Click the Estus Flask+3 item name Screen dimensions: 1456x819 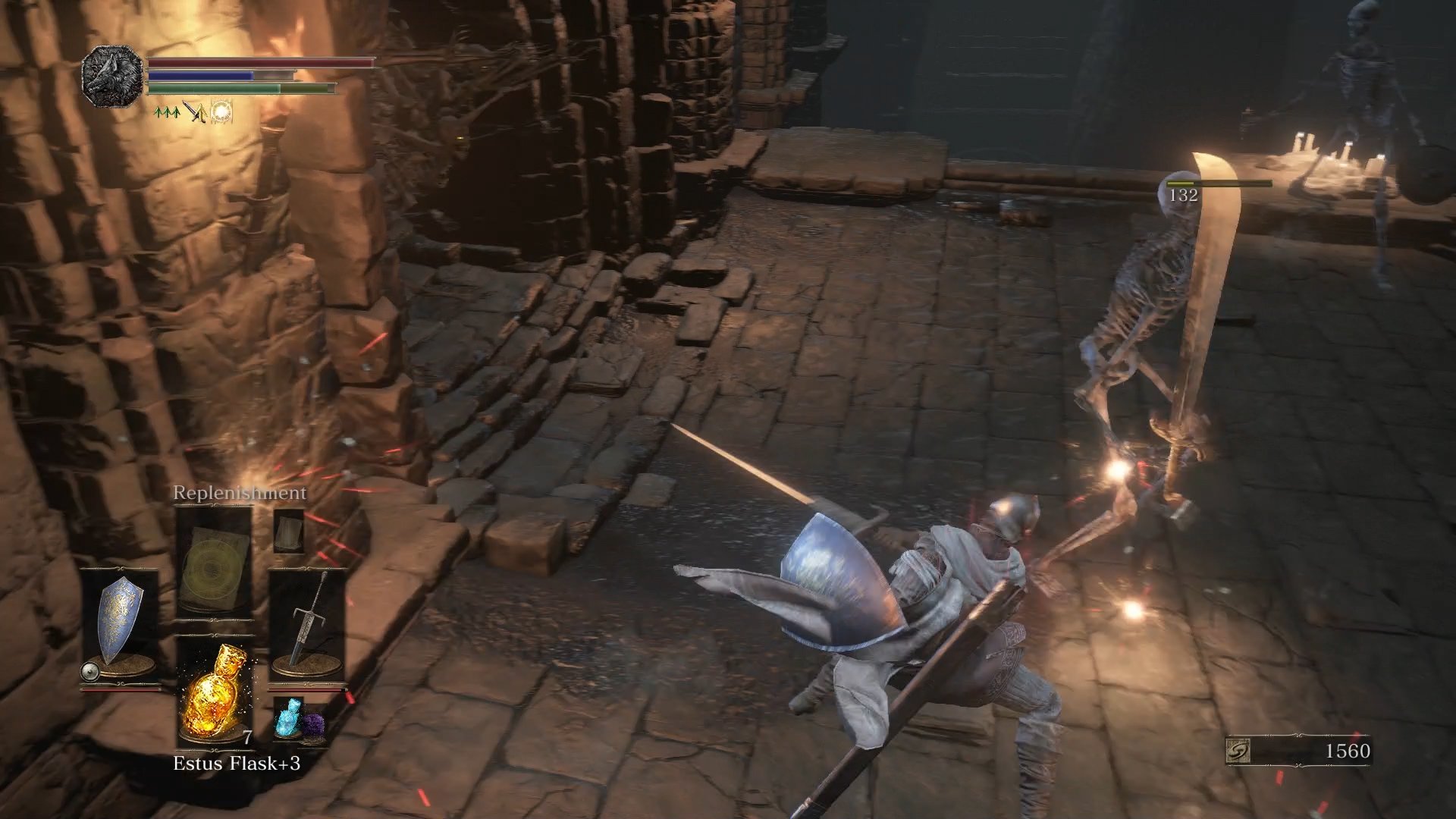point(235,762)
